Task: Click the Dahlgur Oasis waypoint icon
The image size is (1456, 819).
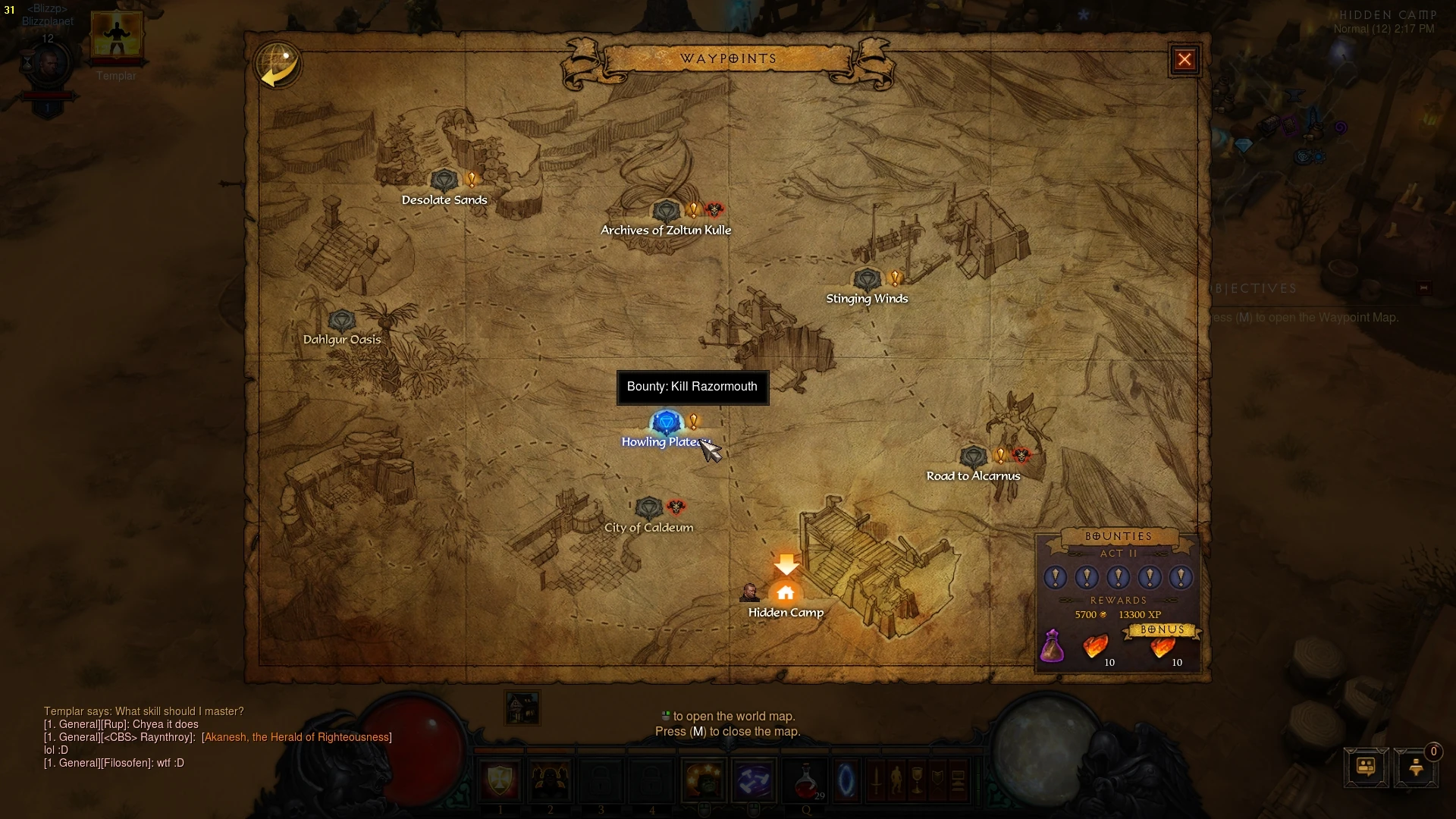Action: [x=342, y=320]
